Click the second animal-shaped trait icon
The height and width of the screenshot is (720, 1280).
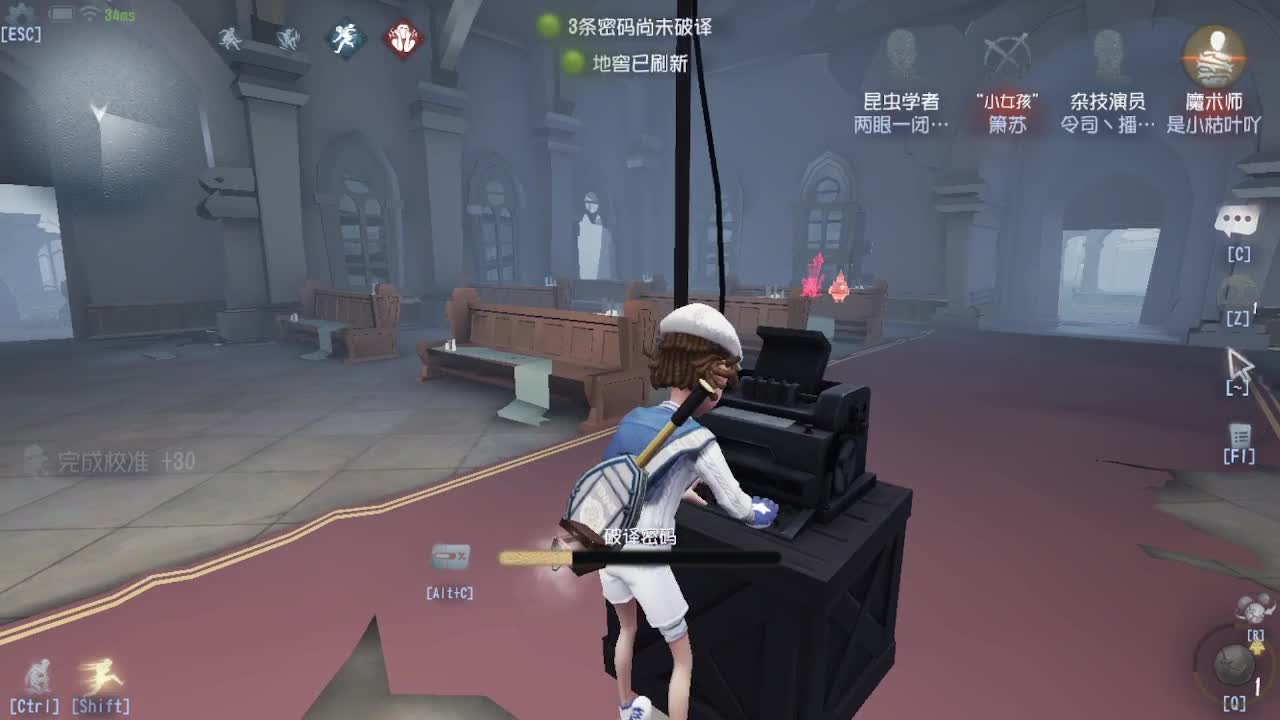click(286, 40)
